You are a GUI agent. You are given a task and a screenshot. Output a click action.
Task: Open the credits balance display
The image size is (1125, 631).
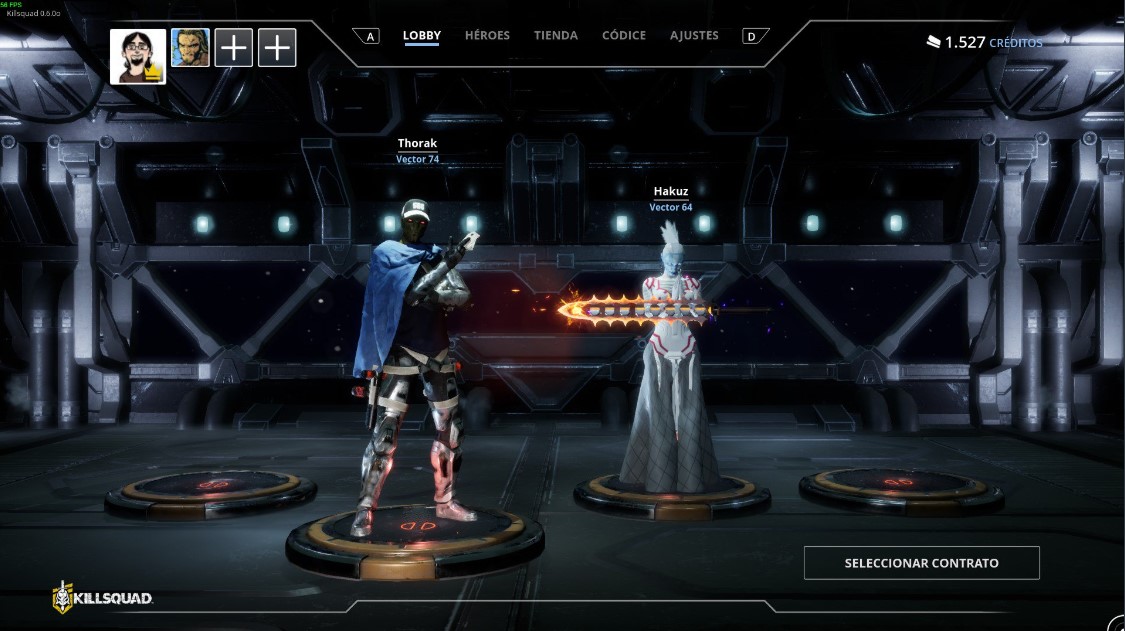(x=984, y=42)
